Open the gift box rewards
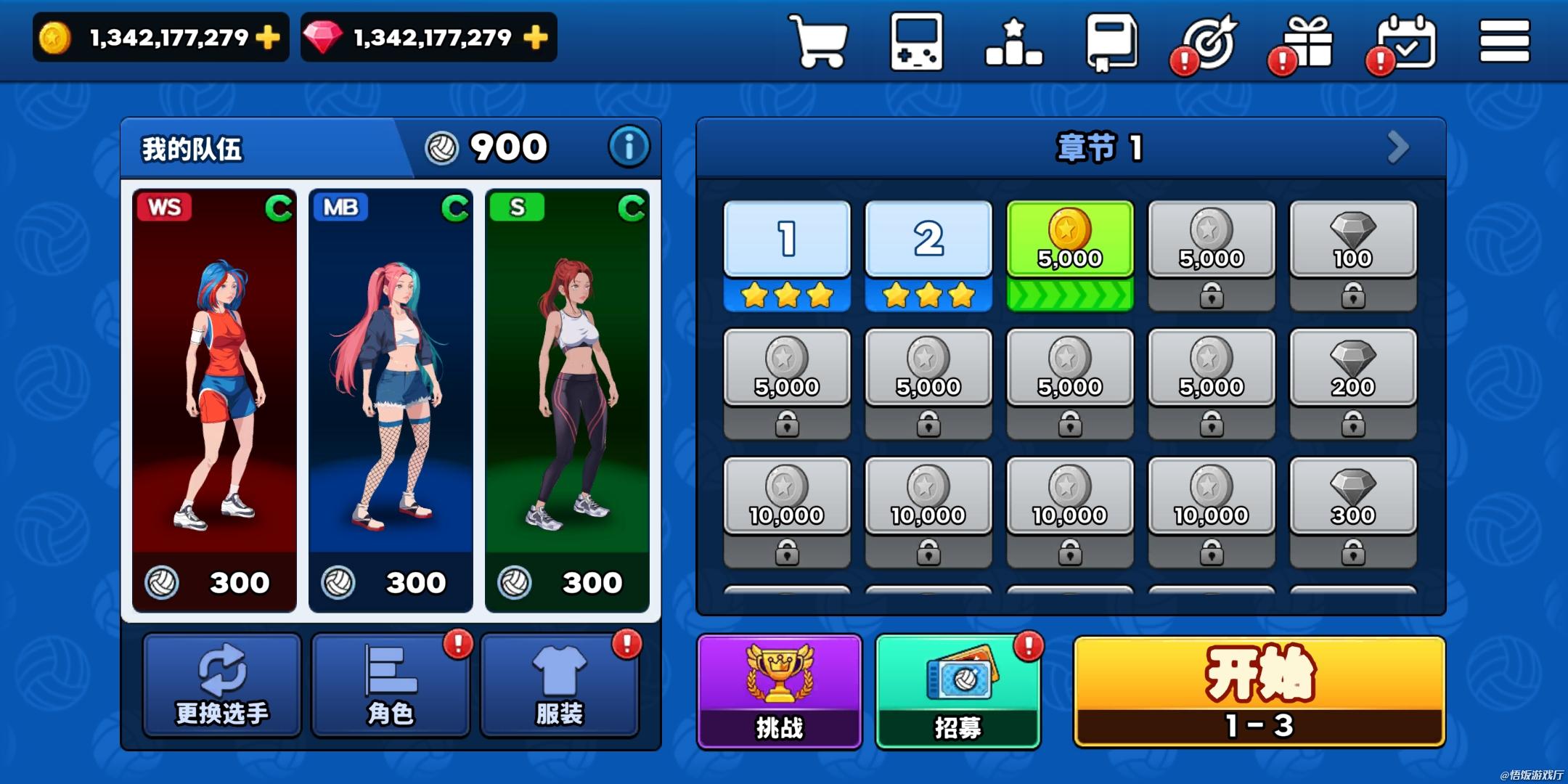Screen dimensions: 1568x784 coord(1308,44)
